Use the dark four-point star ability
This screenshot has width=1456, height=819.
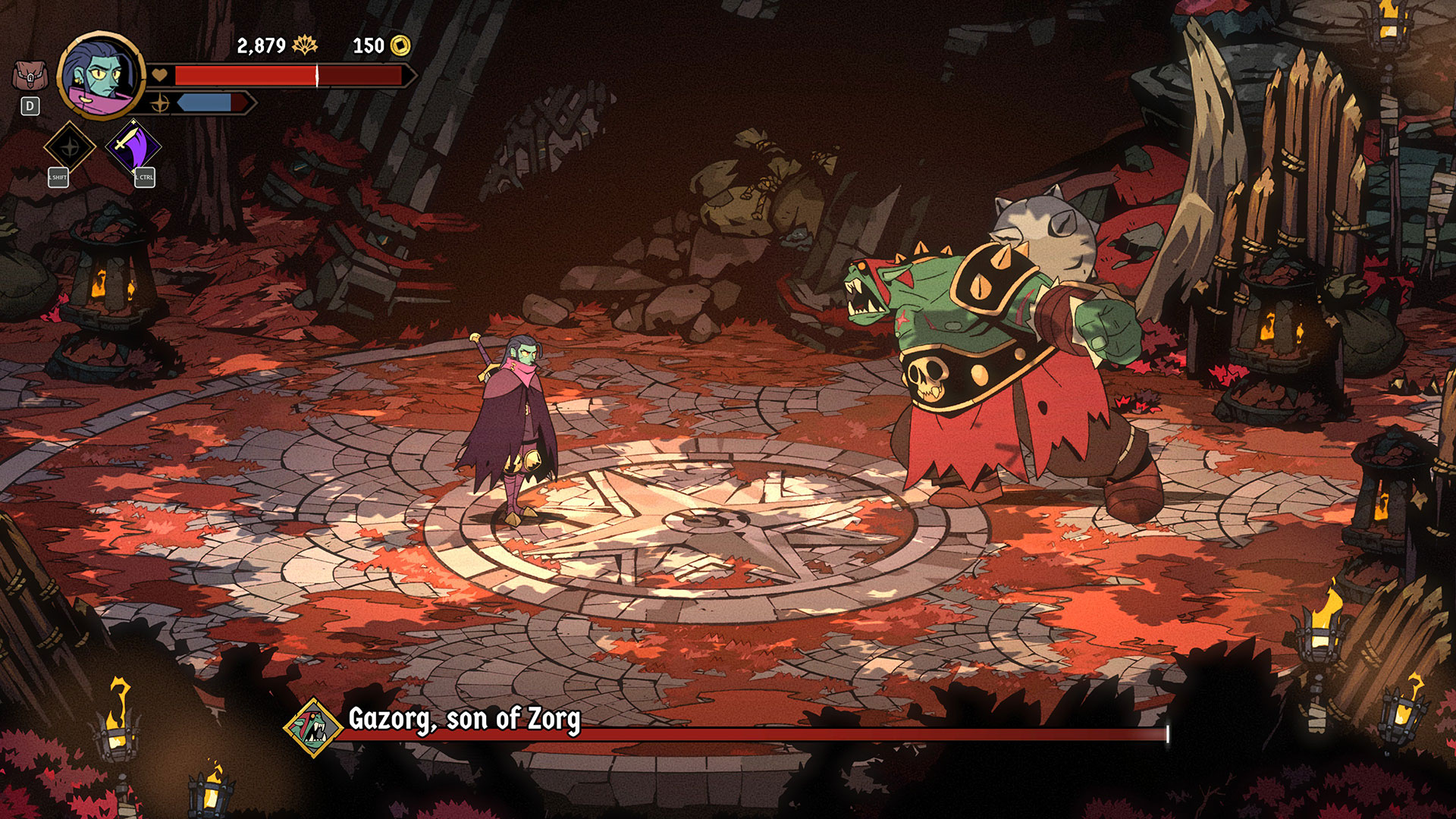(x=69, y=146)
